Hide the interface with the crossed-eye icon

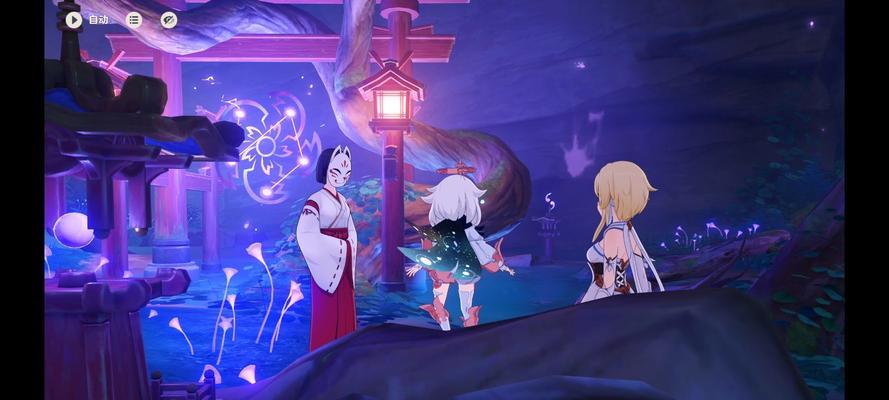tap(168, 19)
